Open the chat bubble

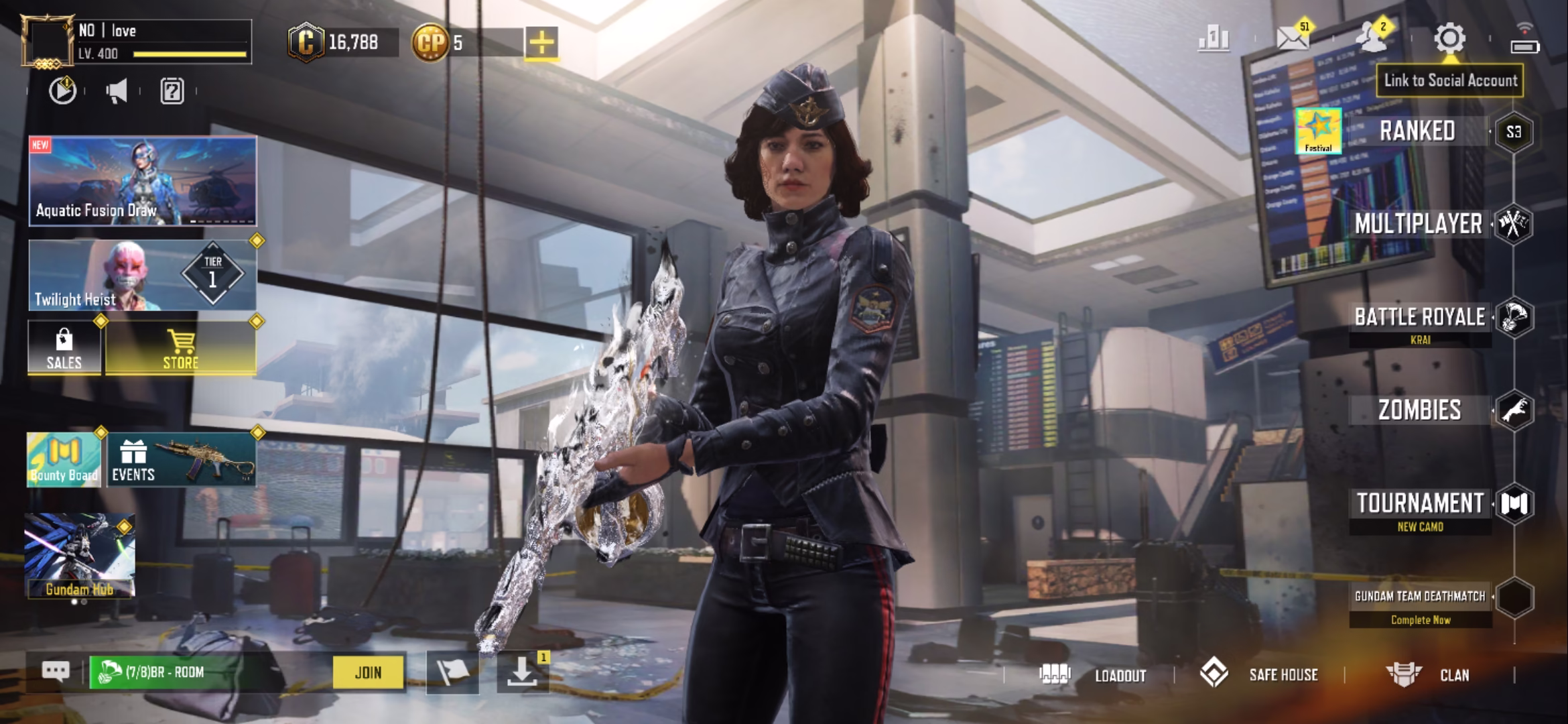(x=56, y=671)
